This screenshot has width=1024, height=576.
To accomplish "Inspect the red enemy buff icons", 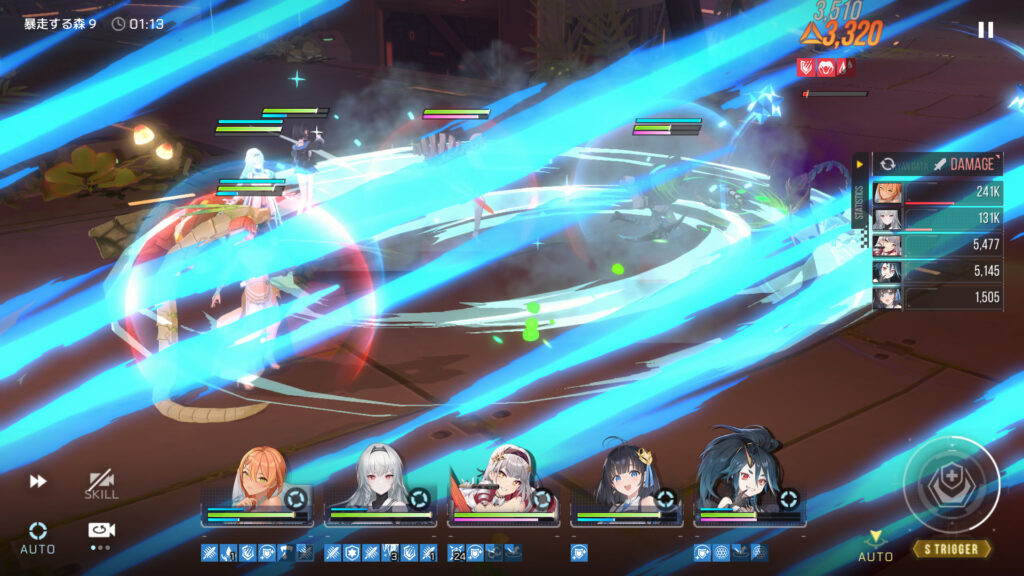I will click(826, 67).
